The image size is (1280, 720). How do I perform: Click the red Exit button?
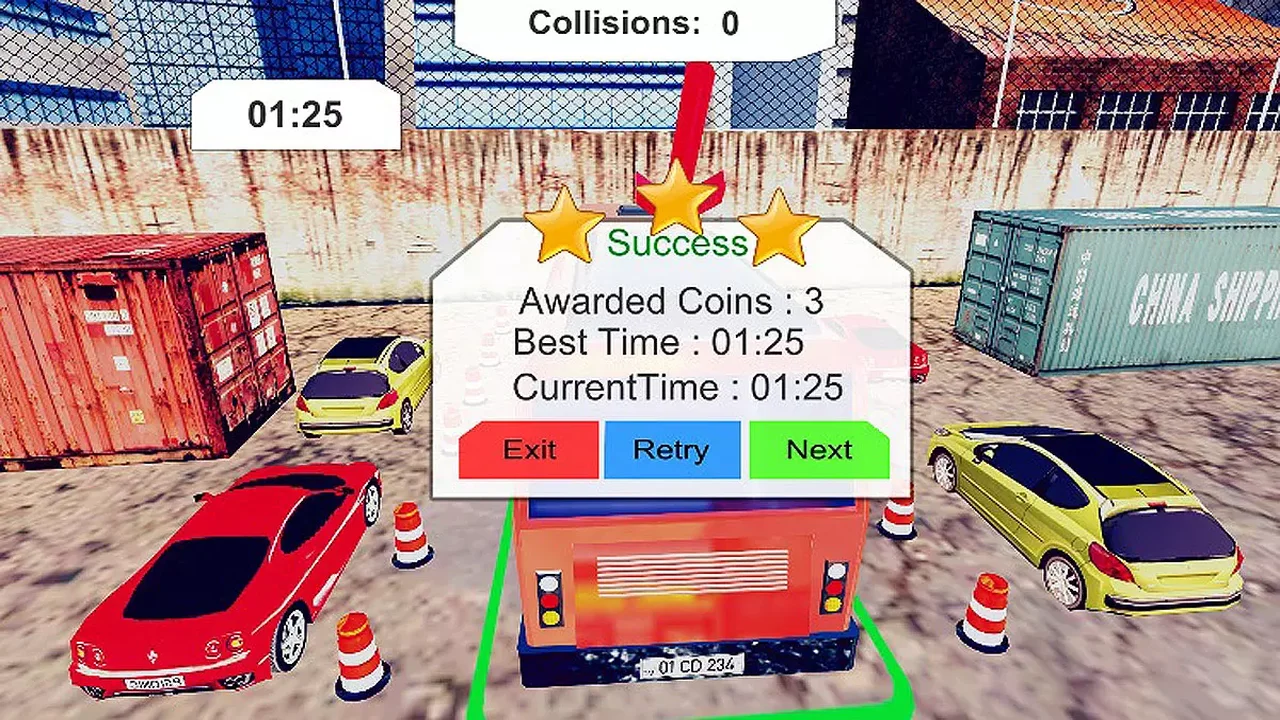(528, 450)
